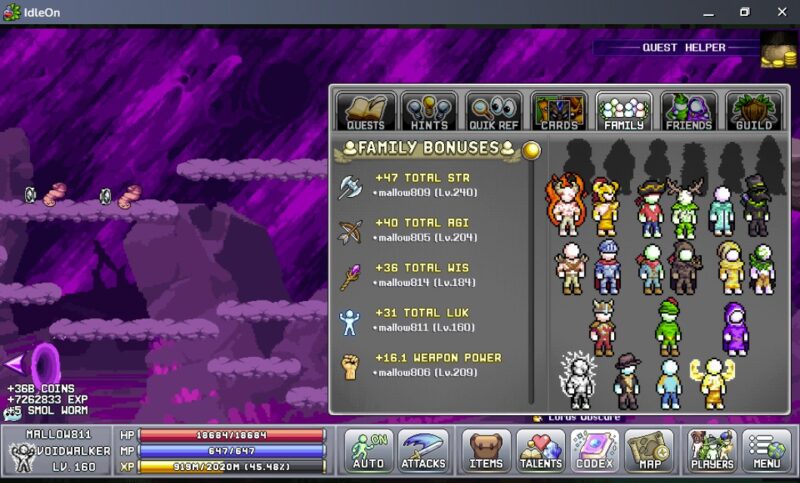The width and height of the screenshot is (800, 483).
Task: Open the Hints tab
Action: tap(430, 112)
